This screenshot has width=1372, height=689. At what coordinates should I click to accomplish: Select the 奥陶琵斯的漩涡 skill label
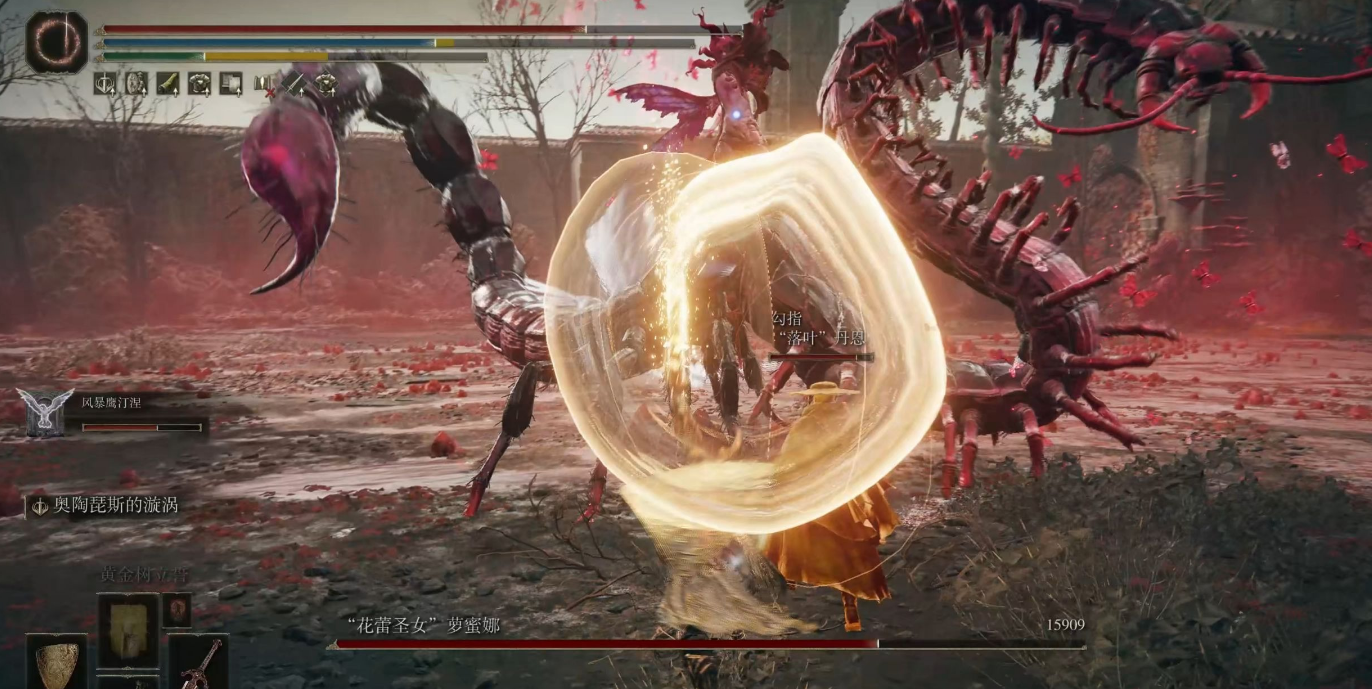click(104, 505)
